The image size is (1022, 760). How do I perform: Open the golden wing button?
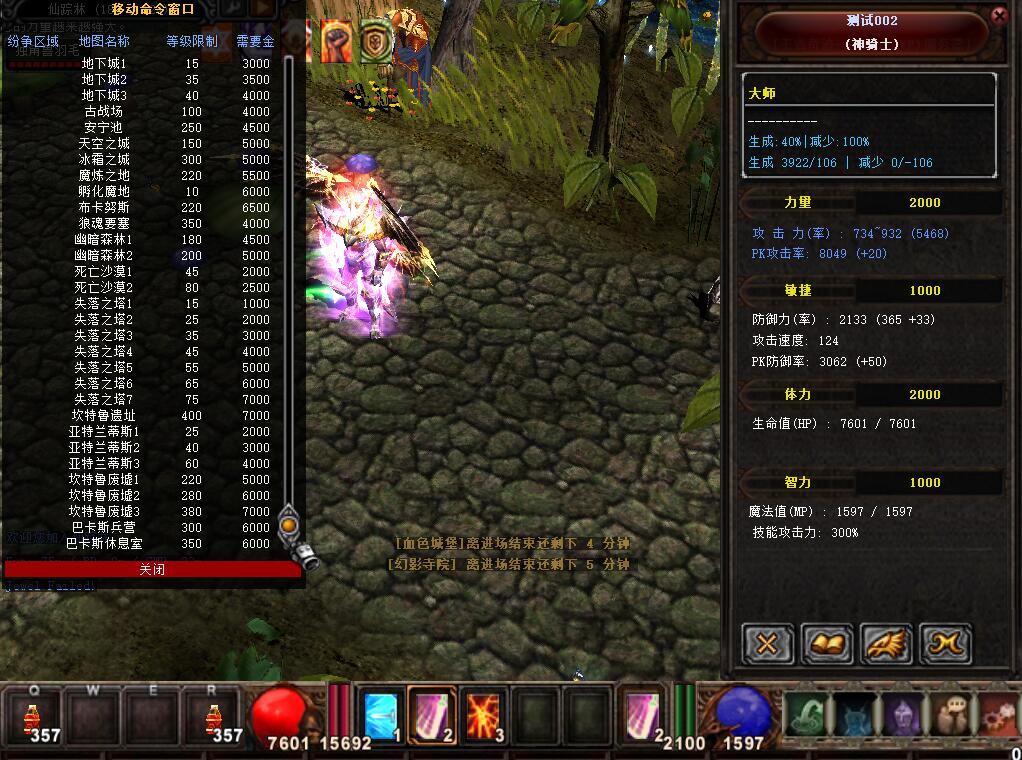click(x=886, y=644)
